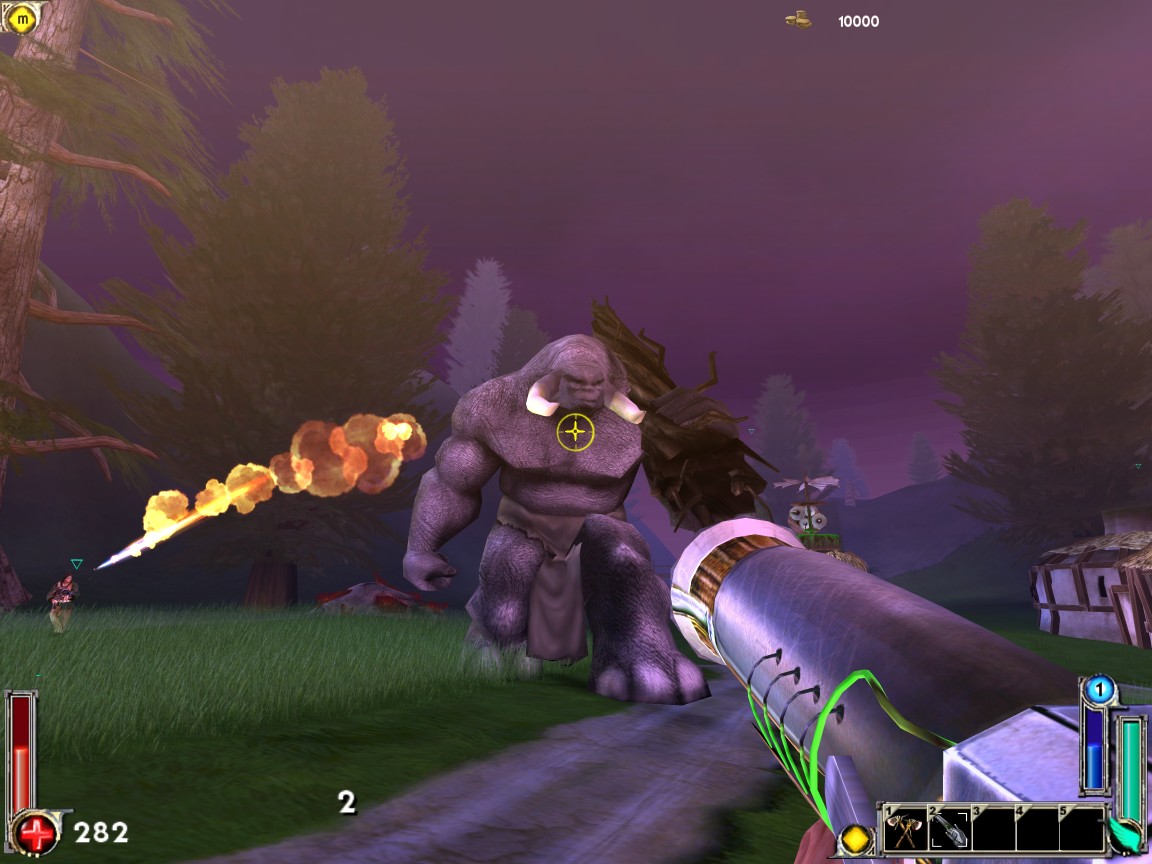Click the blue orb showing number 1
1152x864 pixels.
pos(1099,689)
